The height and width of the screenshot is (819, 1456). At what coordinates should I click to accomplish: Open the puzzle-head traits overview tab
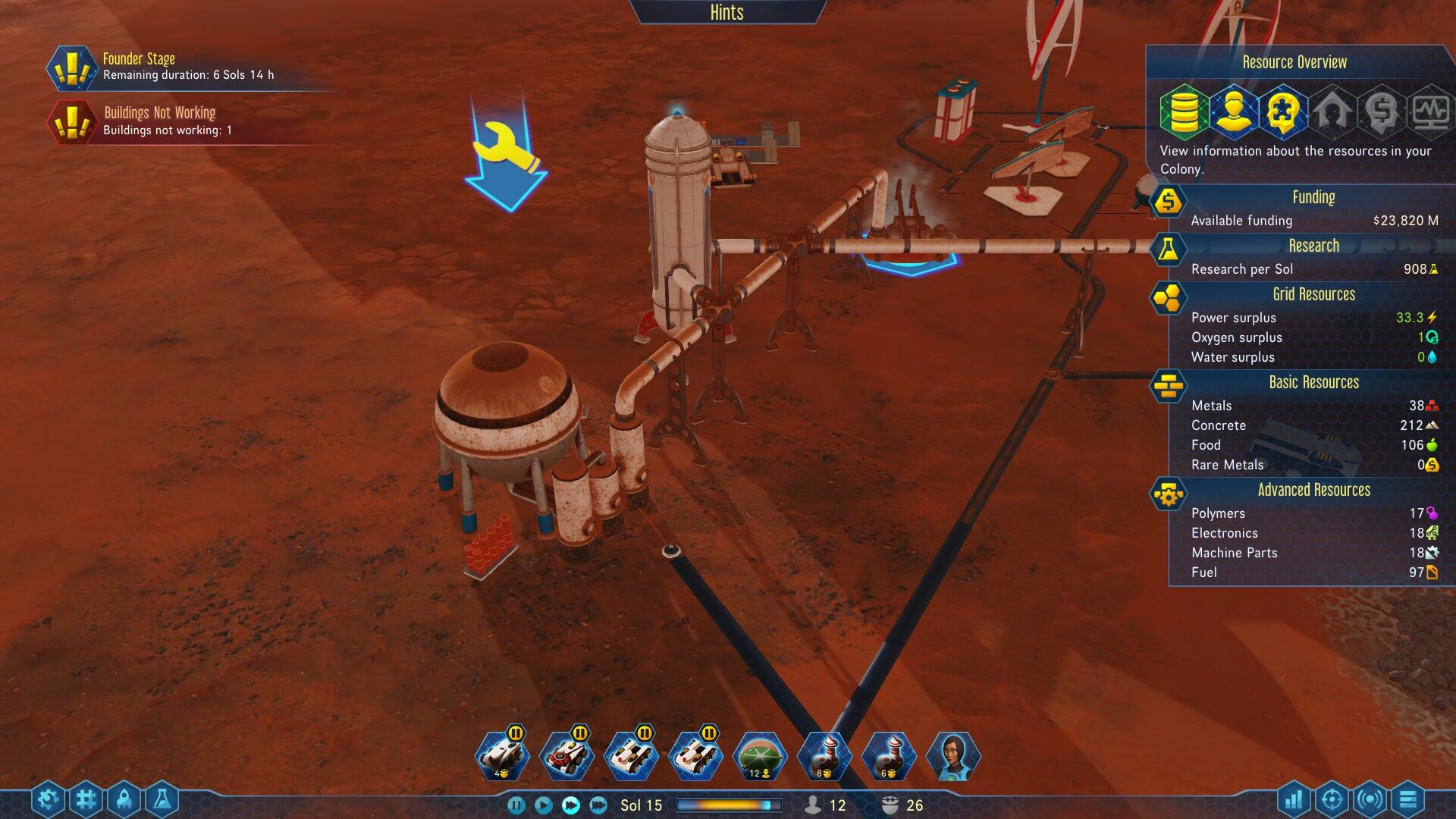1283,111
